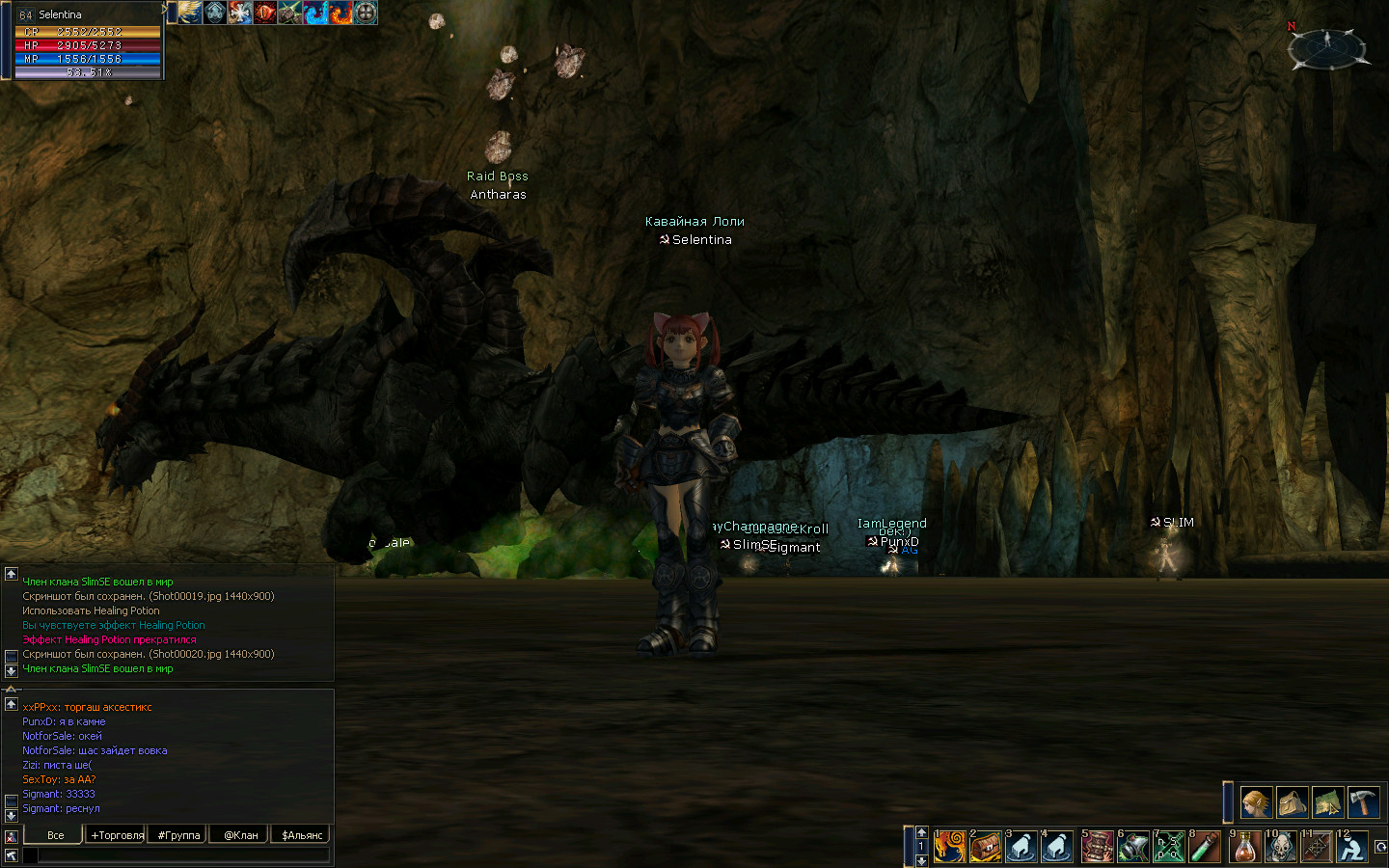The image size is (1389, 868).
Task: Switch to the $Альянс chat tab
Action: [302, 835]
